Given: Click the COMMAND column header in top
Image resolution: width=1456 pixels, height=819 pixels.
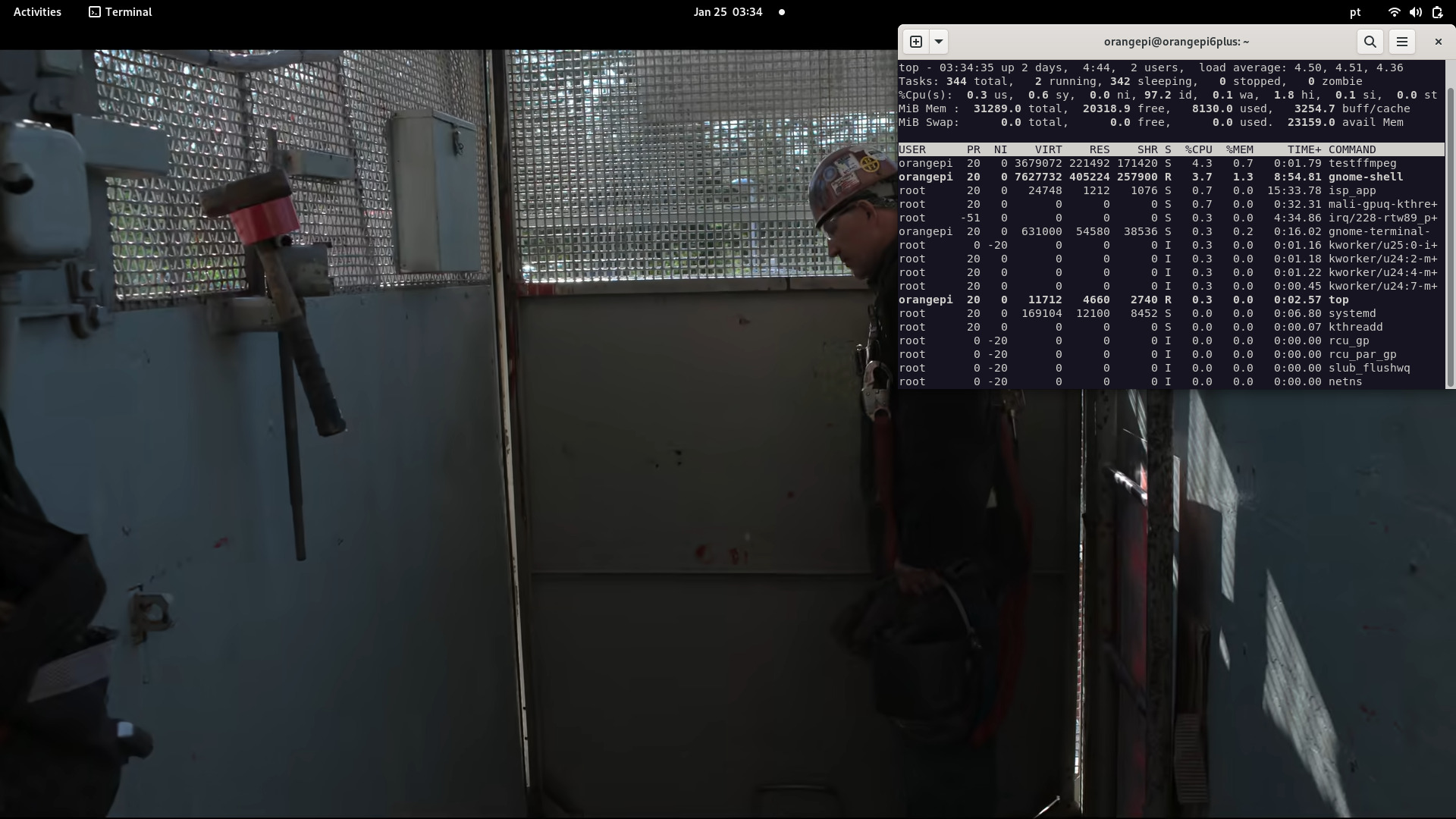Looking at the screenshot, I should [1354, 149].
